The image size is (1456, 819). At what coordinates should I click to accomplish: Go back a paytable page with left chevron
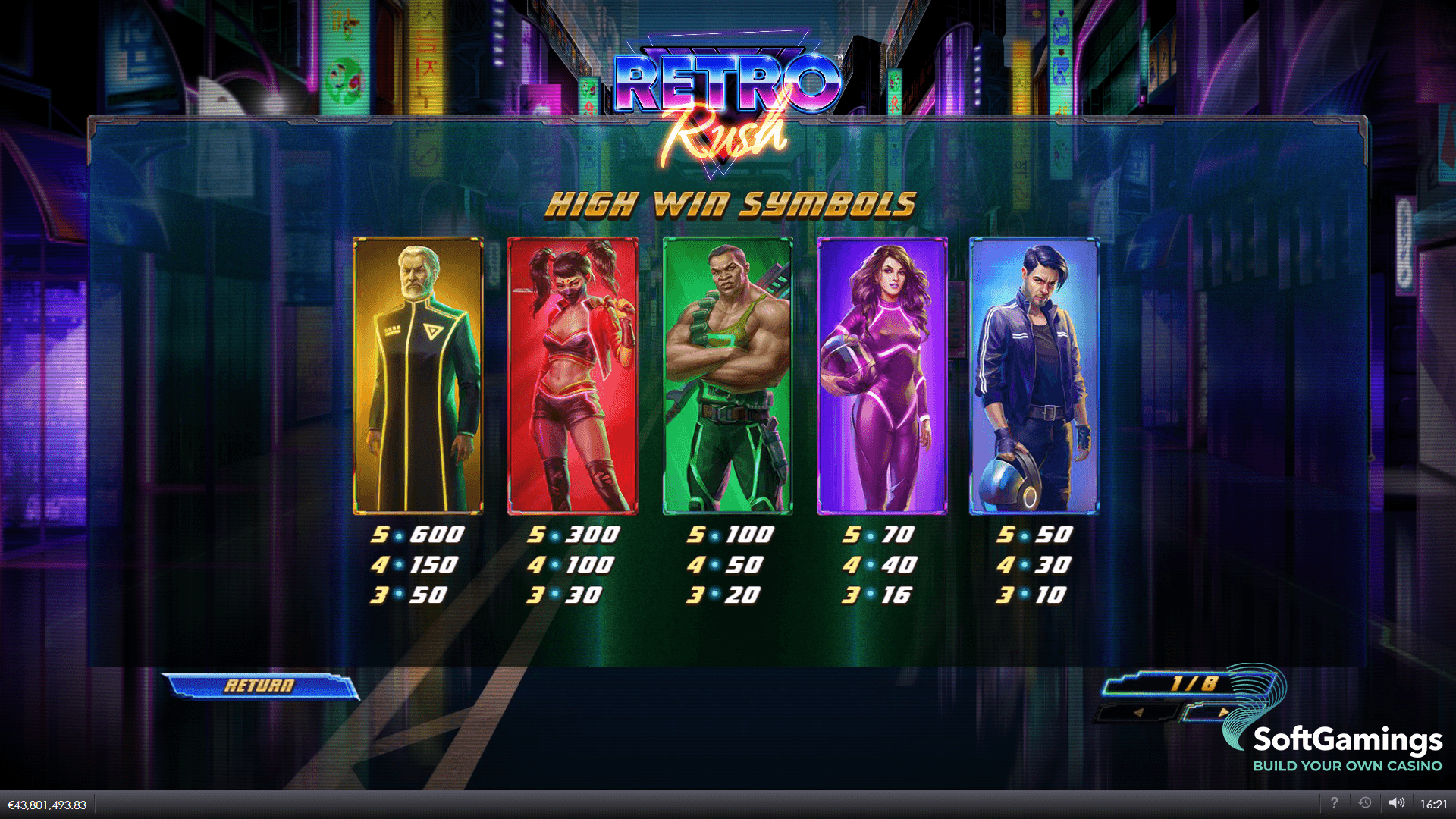pos(1139,712)
